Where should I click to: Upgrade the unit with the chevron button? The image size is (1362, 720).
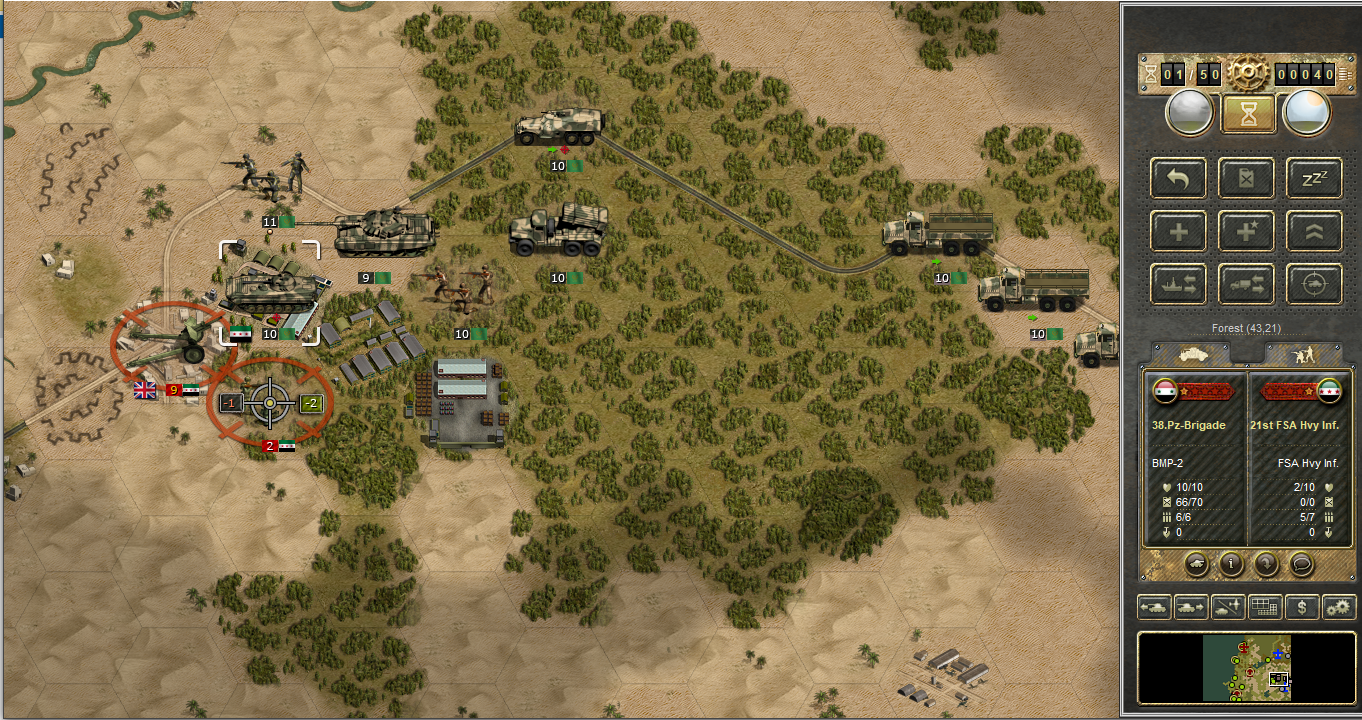pyautogui.click(x=1313, y=231)
